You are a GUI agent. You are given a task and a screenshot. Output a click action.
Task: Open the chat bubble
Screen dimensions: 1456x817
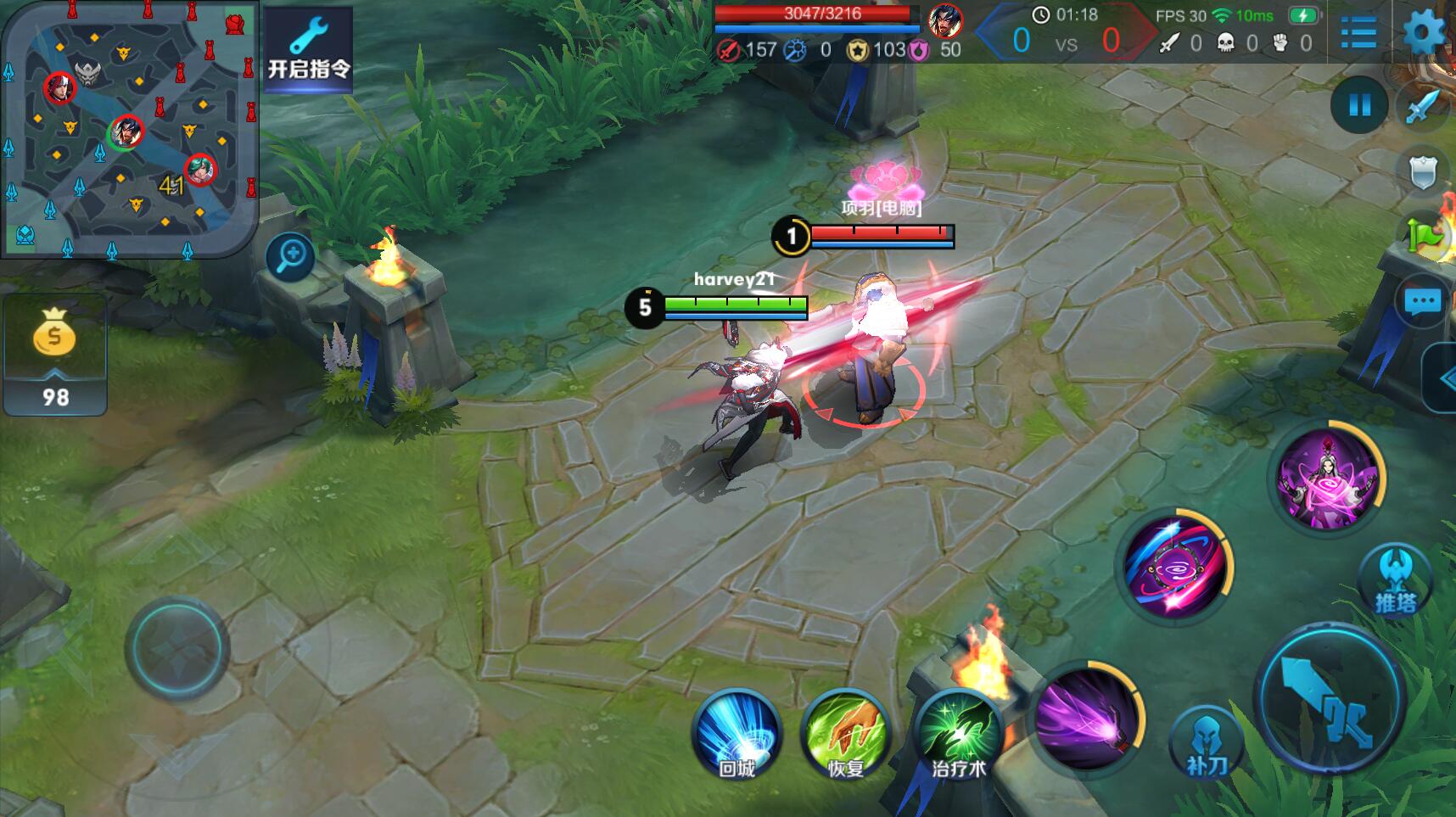pyautogui.click(x=1423, y=301)
